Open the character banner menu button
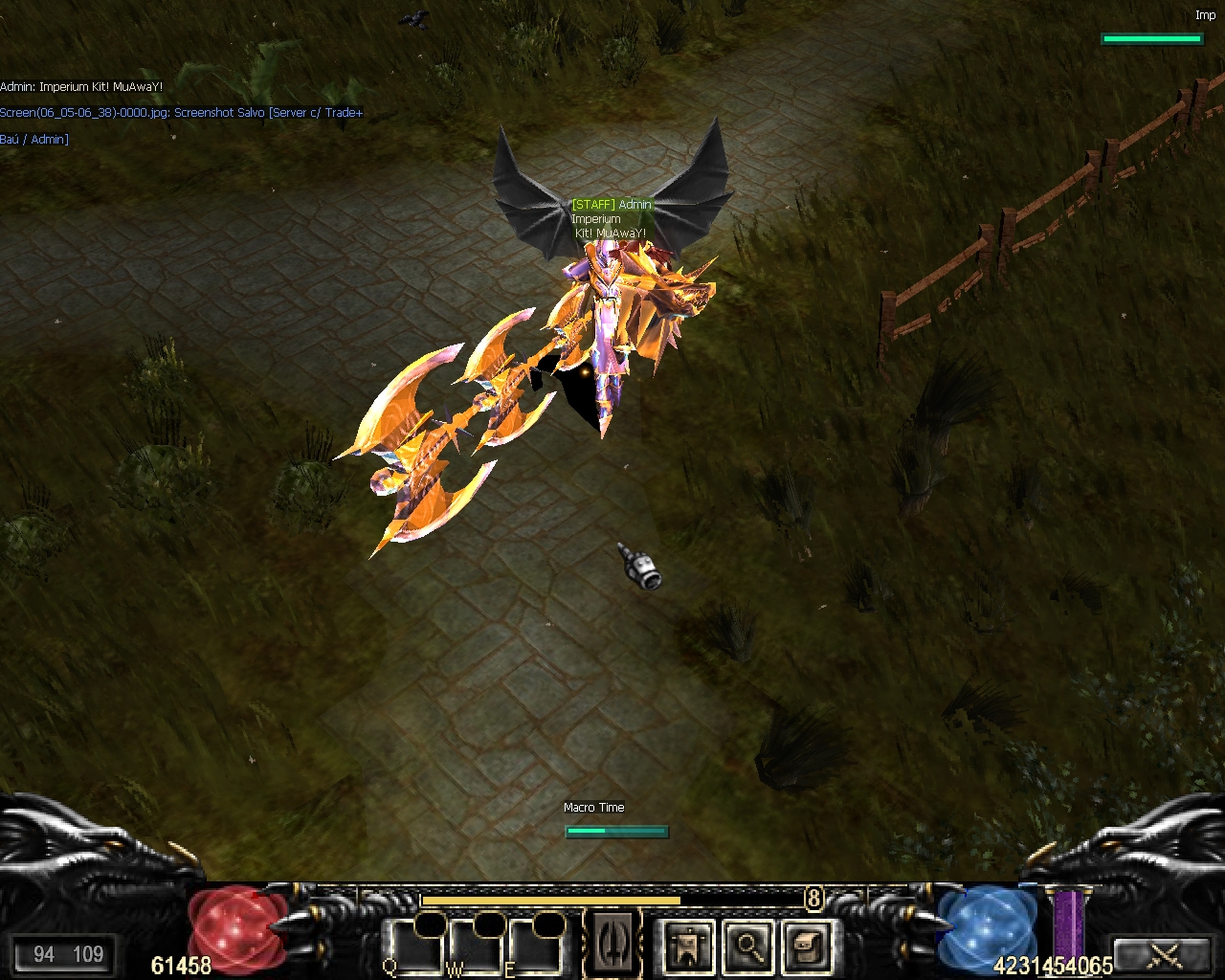1225x980 pixels. tap(688, 946)
